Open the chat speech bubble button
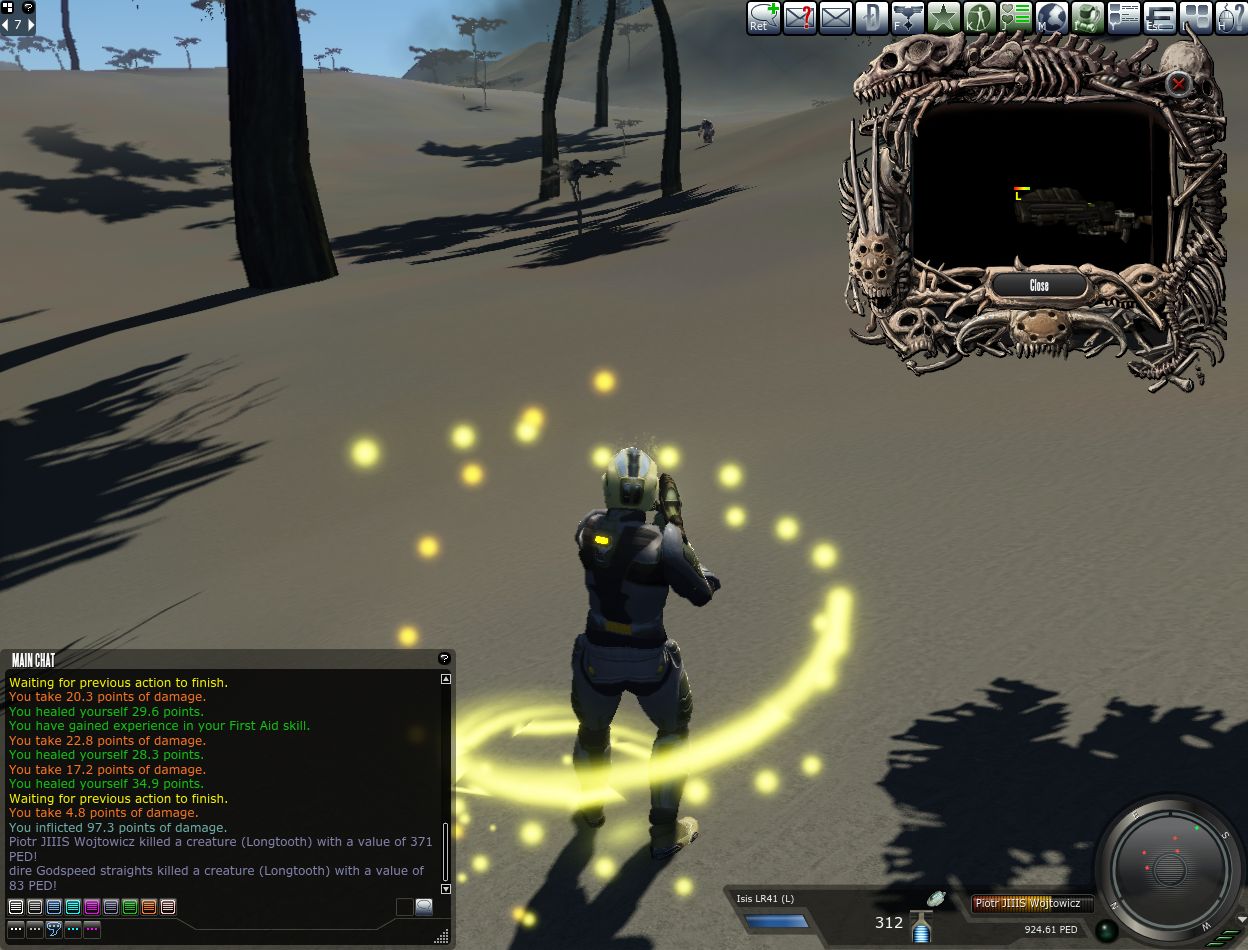 coord(424,907)
